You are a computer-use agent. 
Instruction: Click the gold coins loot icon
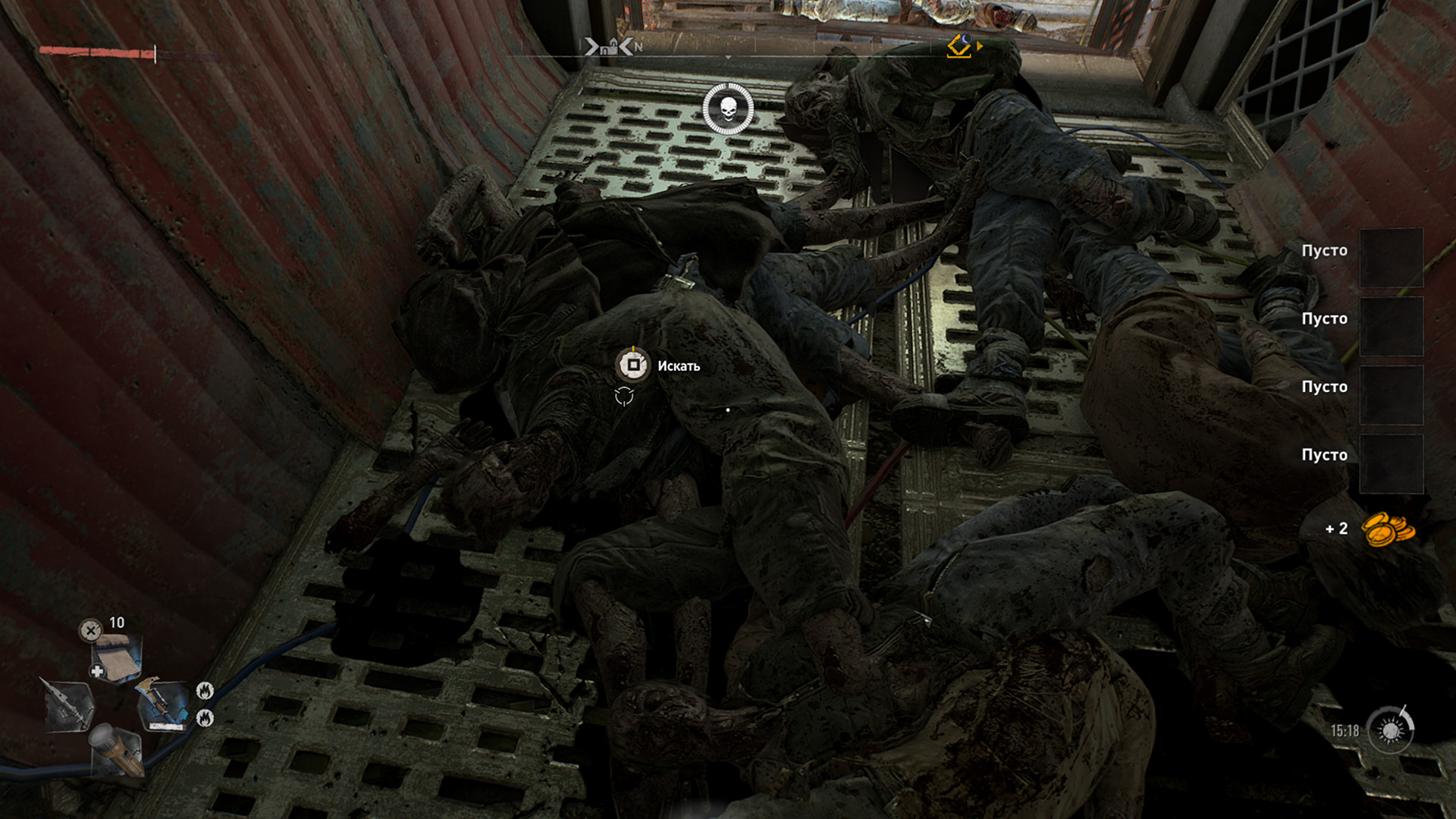pyautogui.click(x=1388, y=529)
